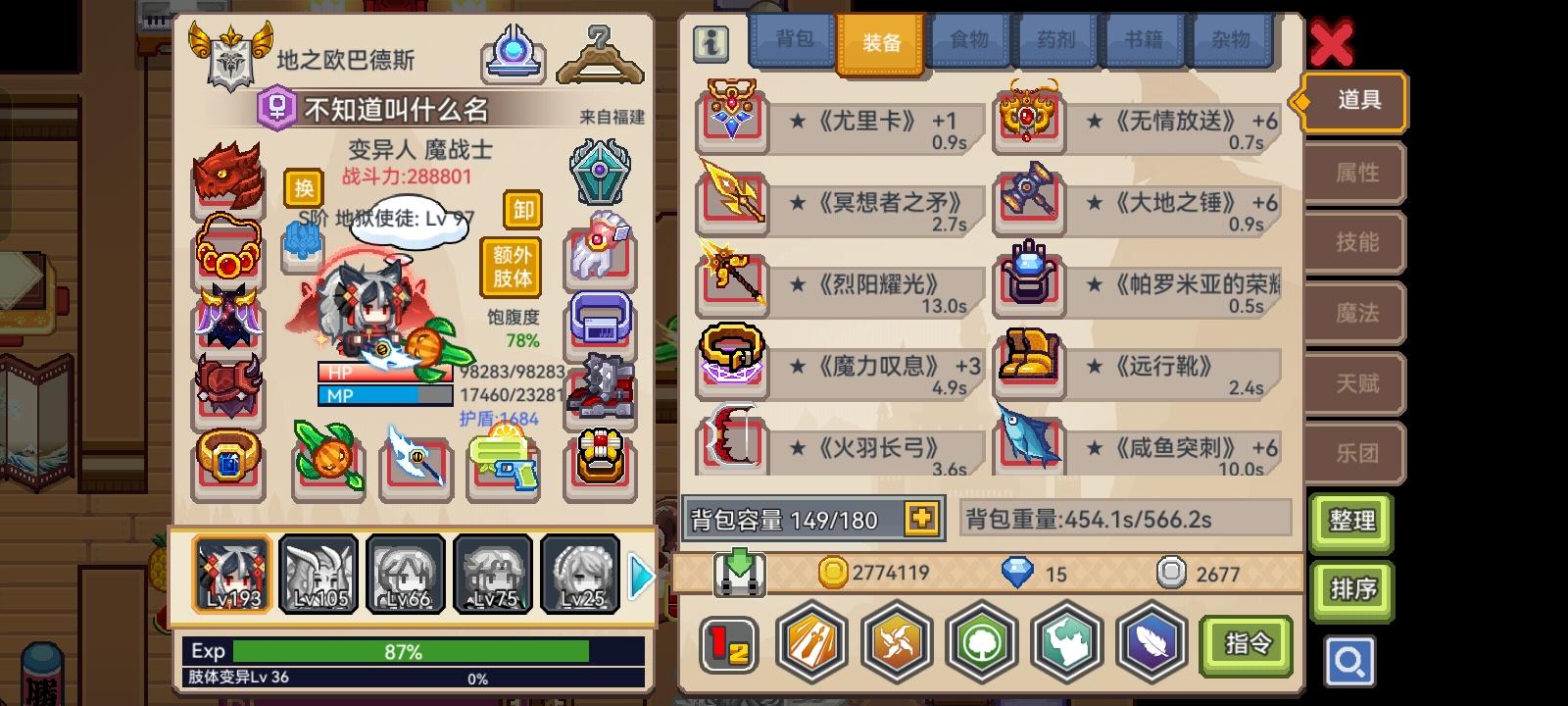Click the info icon above the inventory grid
1568x706 pixels.
pyautogui.click(x=710, y=43)
